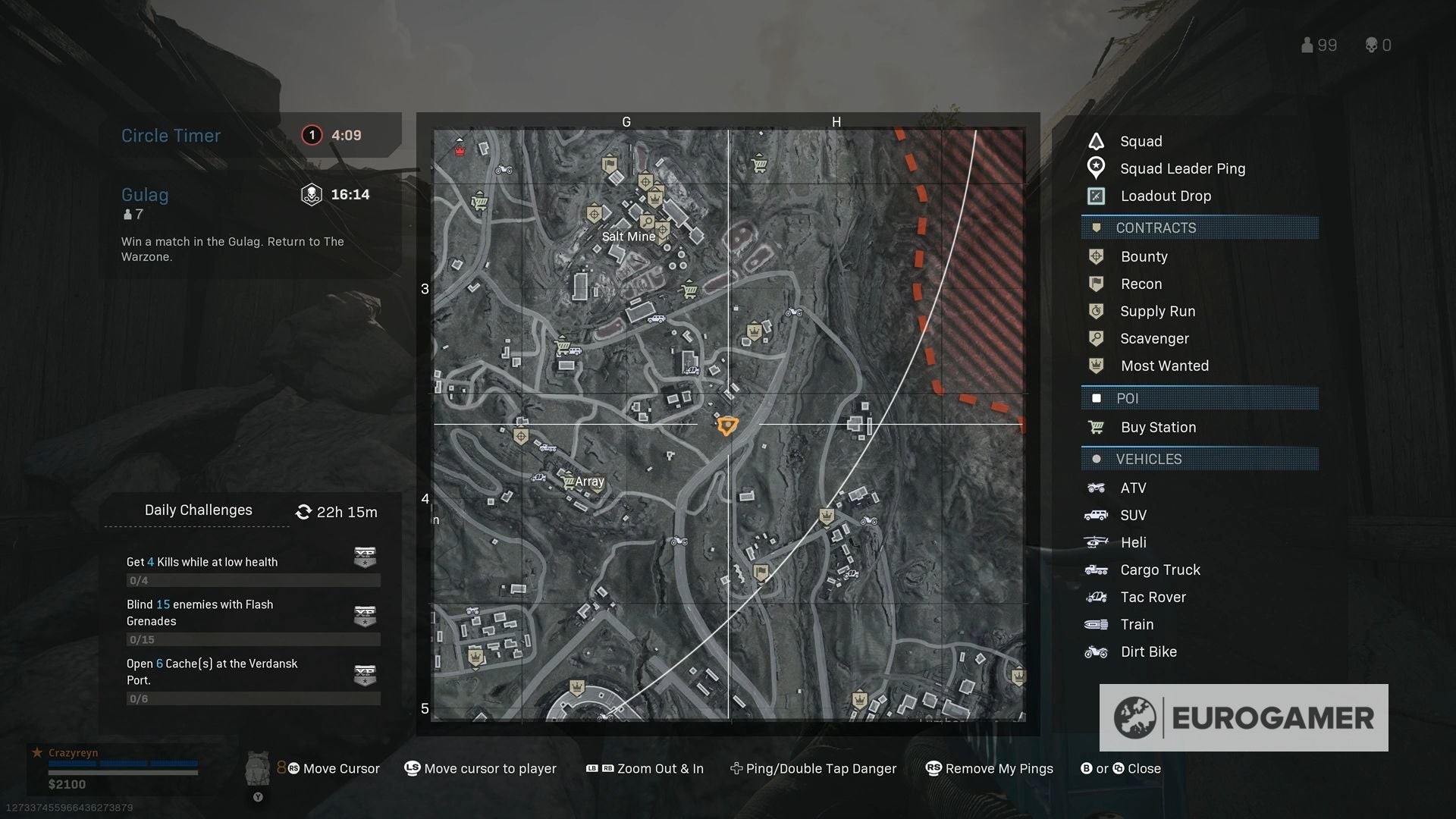The width and height of the screenshot is (1456, 819).
Task: Select the Heli vehicle legend entry
Action: (x=1133, y=543)
